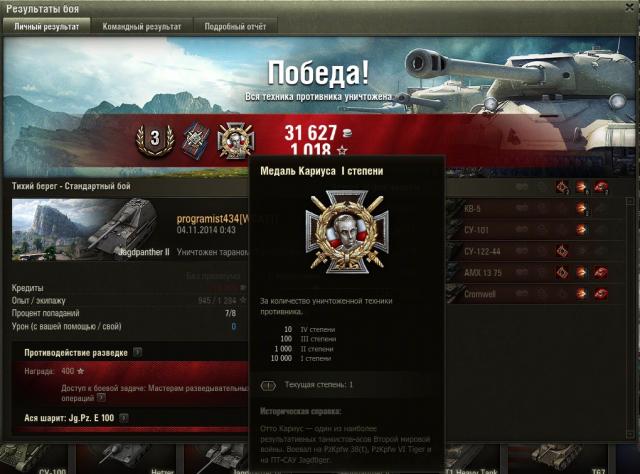Image resolution: width=640 pixels, height=474 pixels.
Task: Click the Результаты боя window title bar
Action: [320, 8]
